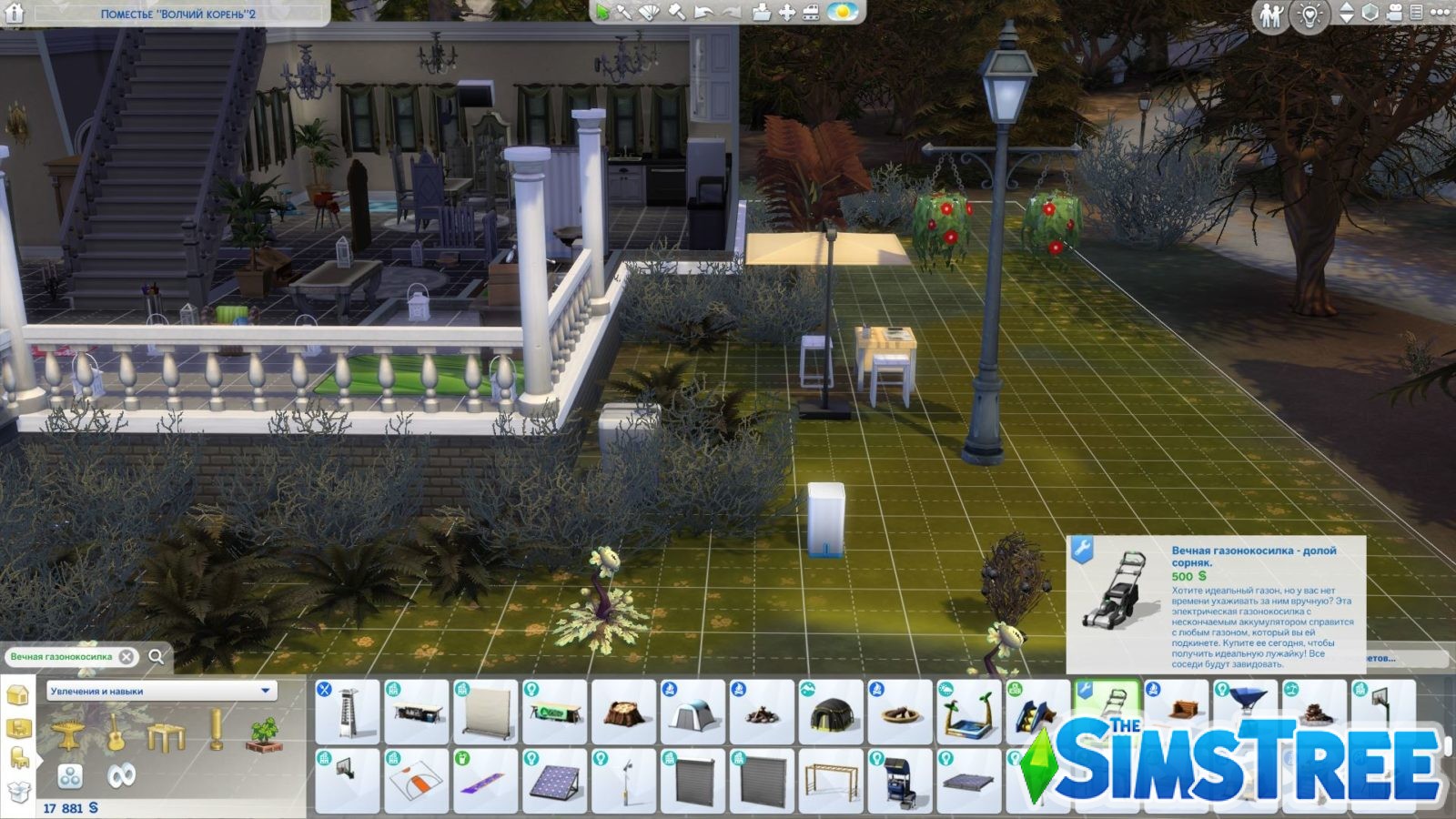Click the notebook list icon at top right

[x=1417, y=12]
